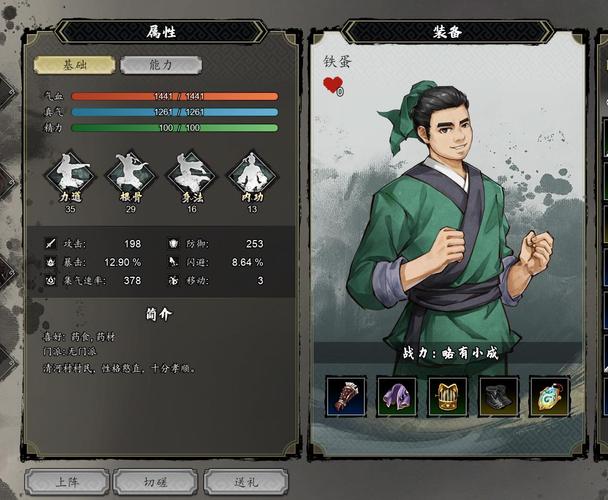Click the 上阵 (Deploy) button
608x500 pixels.
pos(67,482)
